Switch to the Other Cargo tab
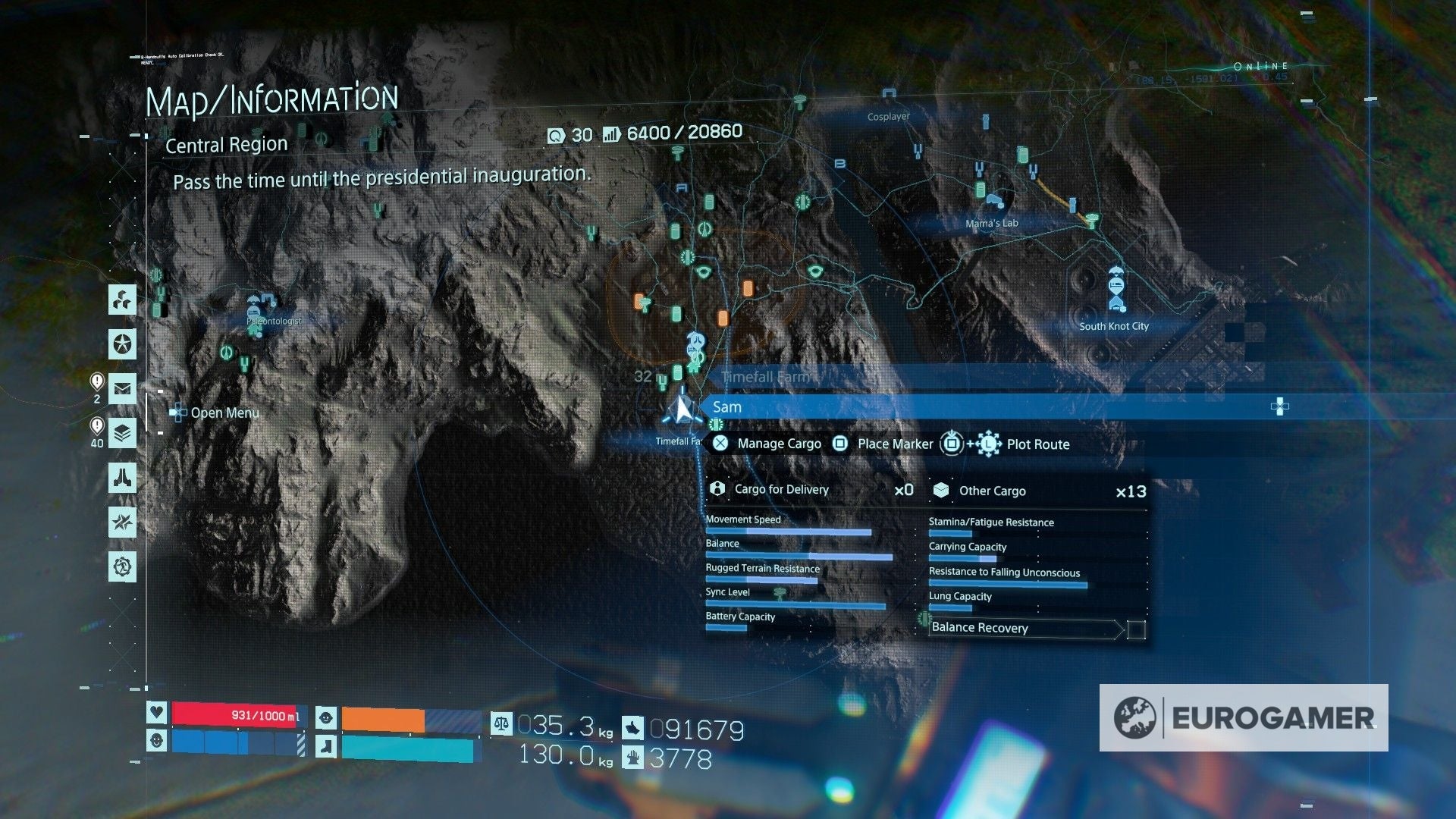This screenshot has width=1456, height=819. tap(993, 491)
